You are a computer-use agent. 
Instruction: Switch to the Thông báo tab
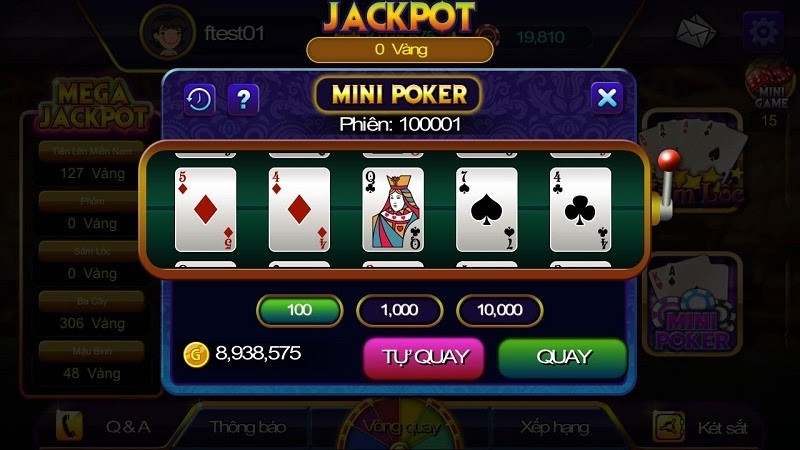point(248,427)
